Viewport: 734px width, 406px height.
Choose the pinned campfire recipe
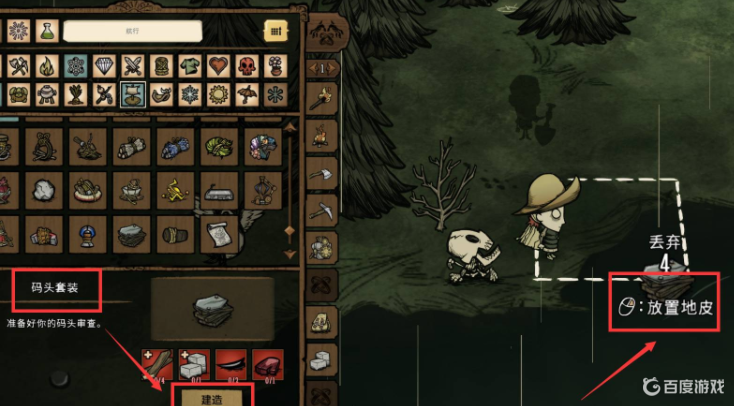click(323, 134)
